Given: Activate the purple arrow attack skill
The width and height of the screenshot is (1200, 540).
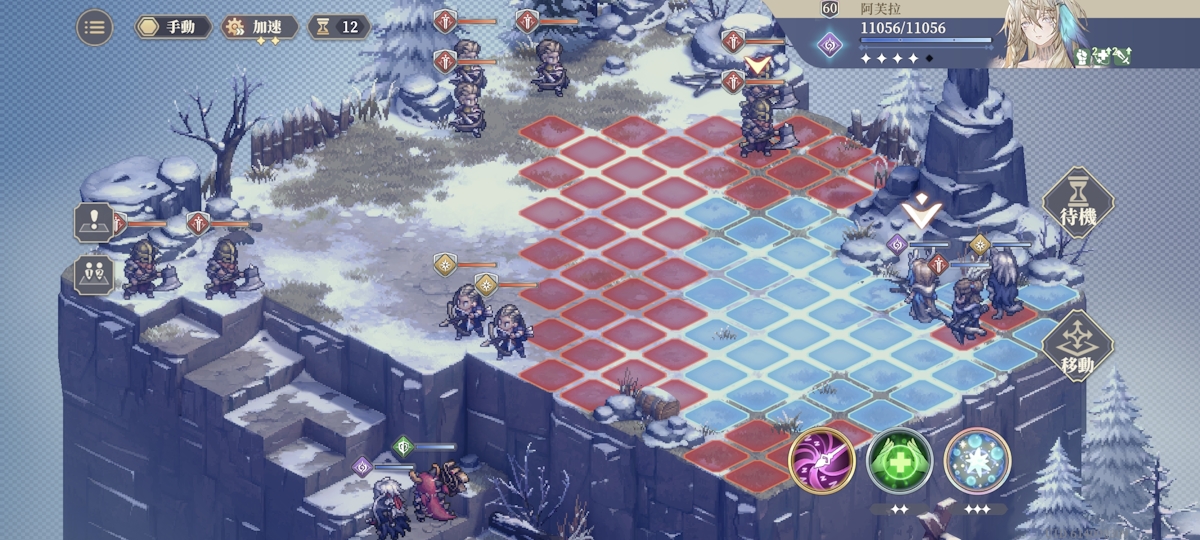Looking at the screenshot, I should [x=821, y=460].
